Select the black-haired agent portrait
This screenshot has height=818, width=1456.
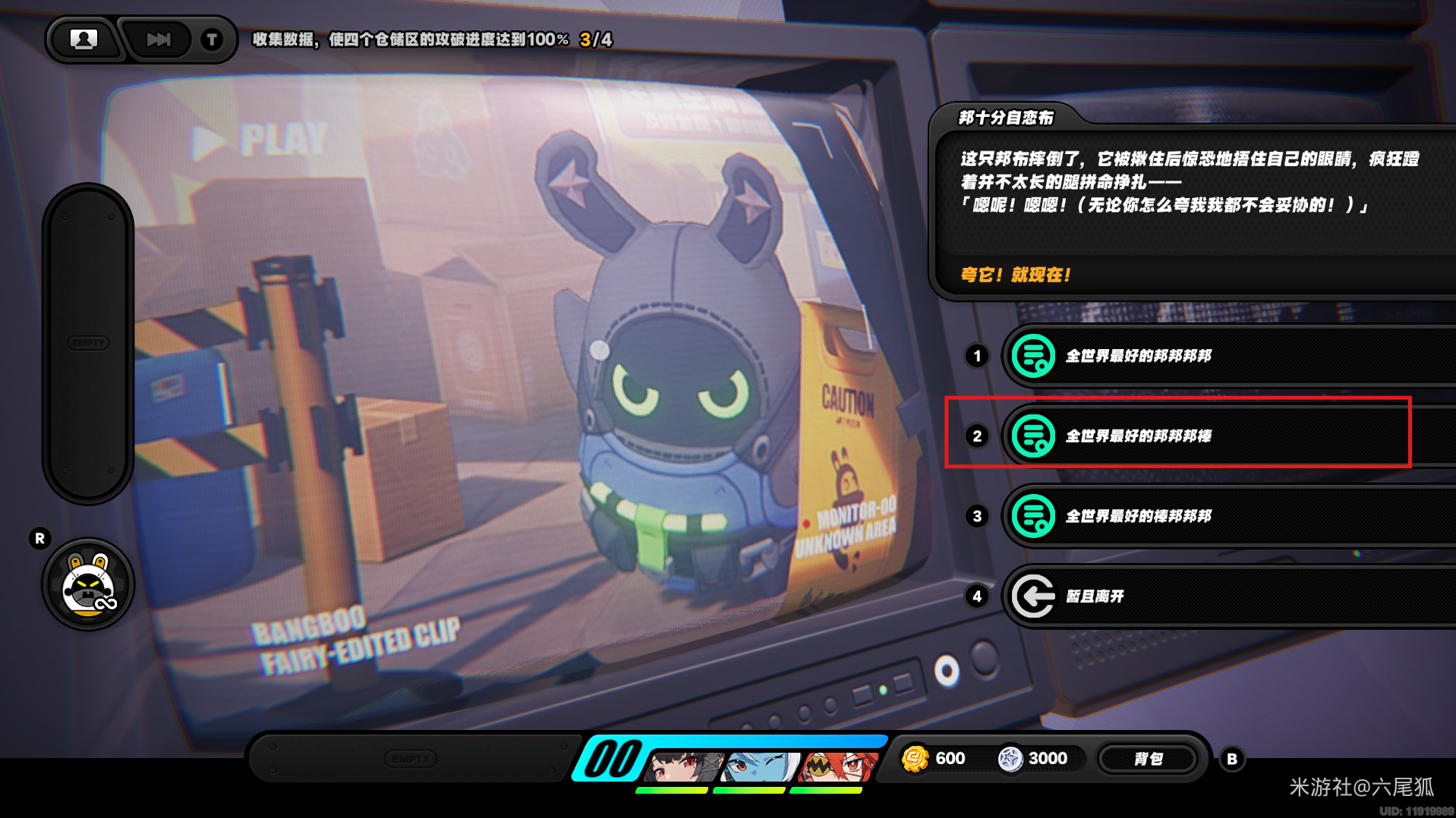coord(682,766)
